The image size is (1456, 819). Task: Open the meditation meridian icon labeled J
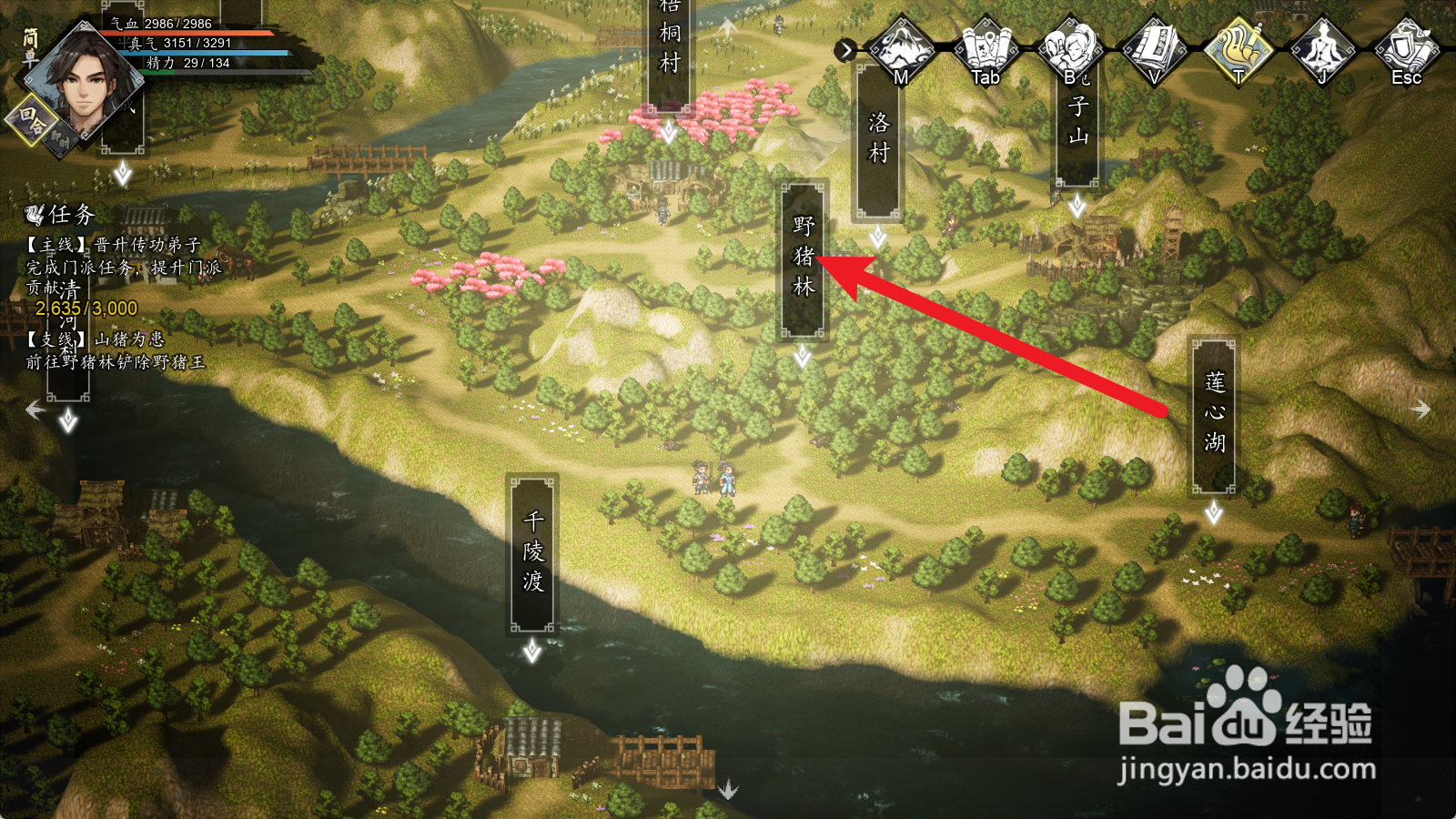[1322, 48]
